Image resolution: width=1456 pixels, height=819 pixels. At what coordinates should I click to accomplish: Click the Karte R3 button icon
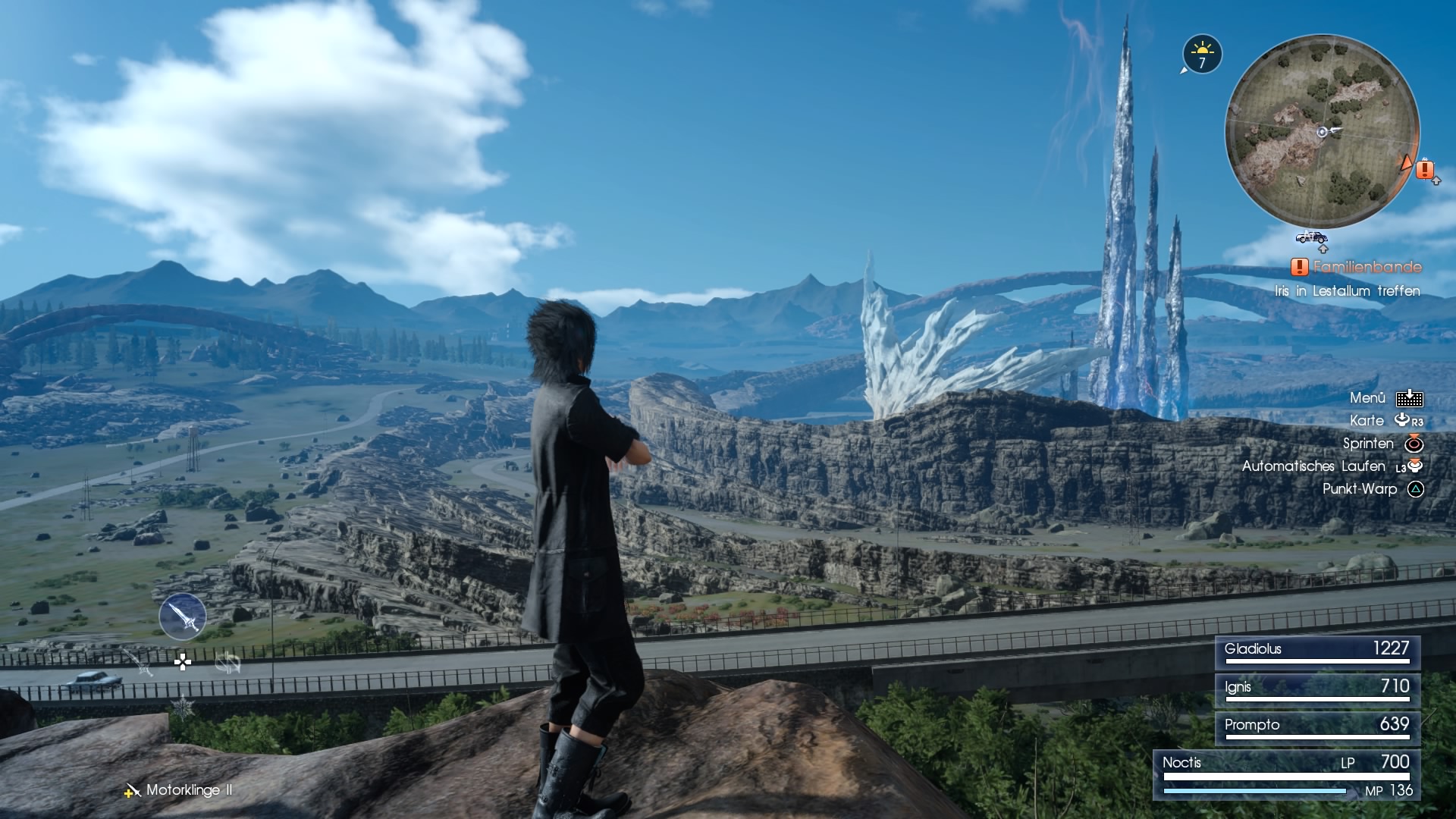[1407, 420]
